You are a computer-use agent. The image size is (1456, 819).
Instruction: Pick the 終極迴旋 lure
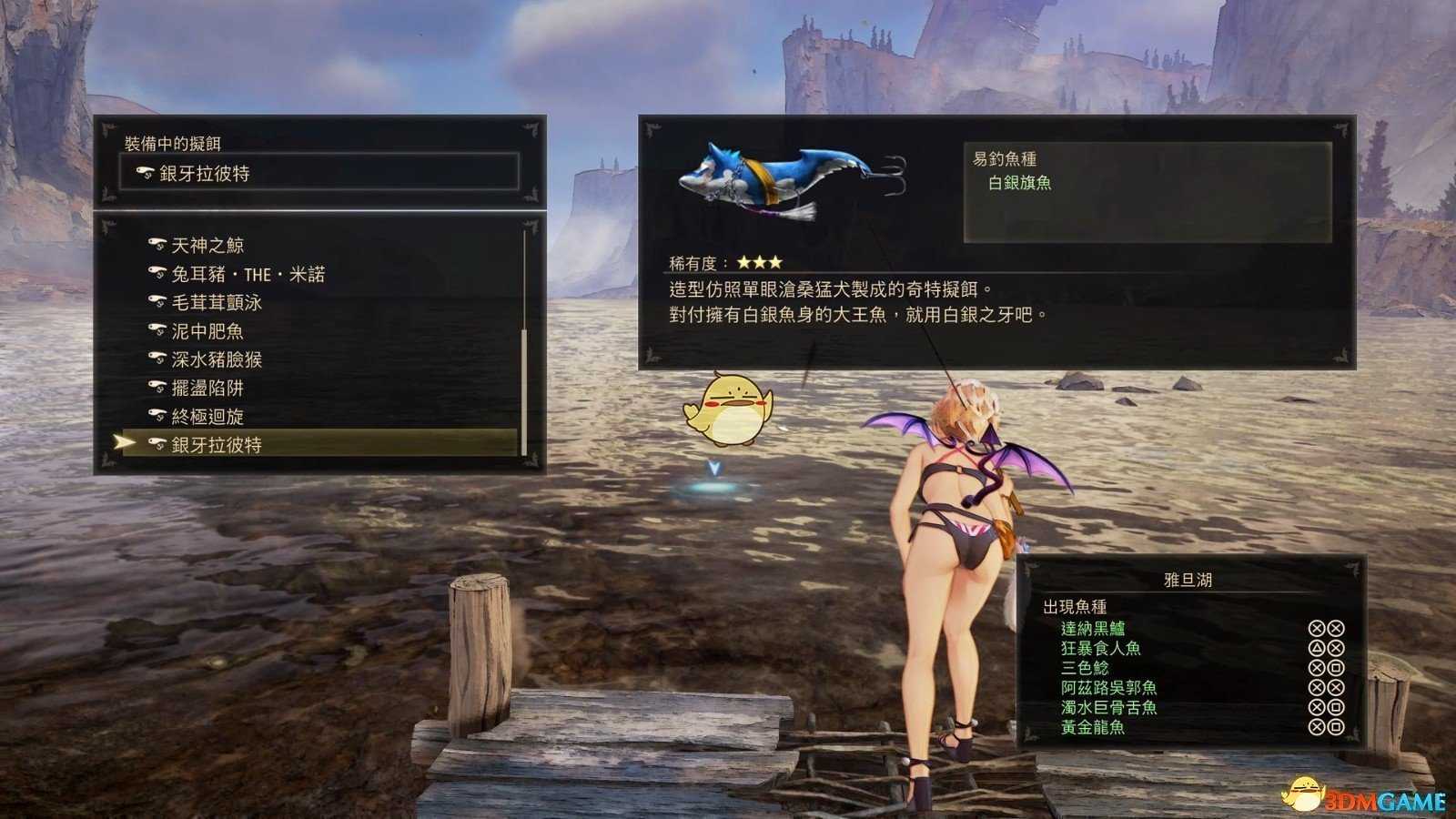coord(207,417)
